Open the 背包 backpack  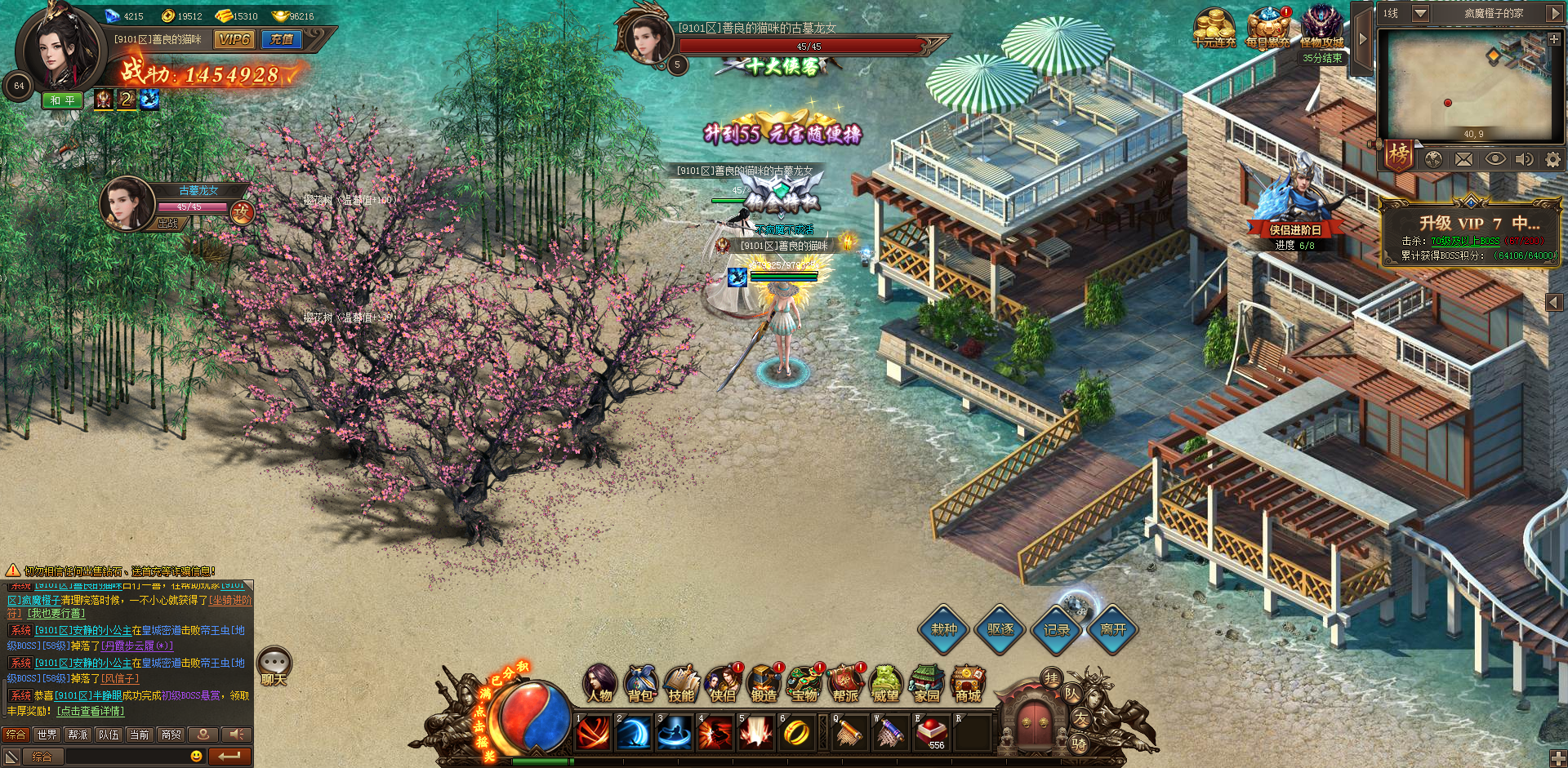[641, 684]
